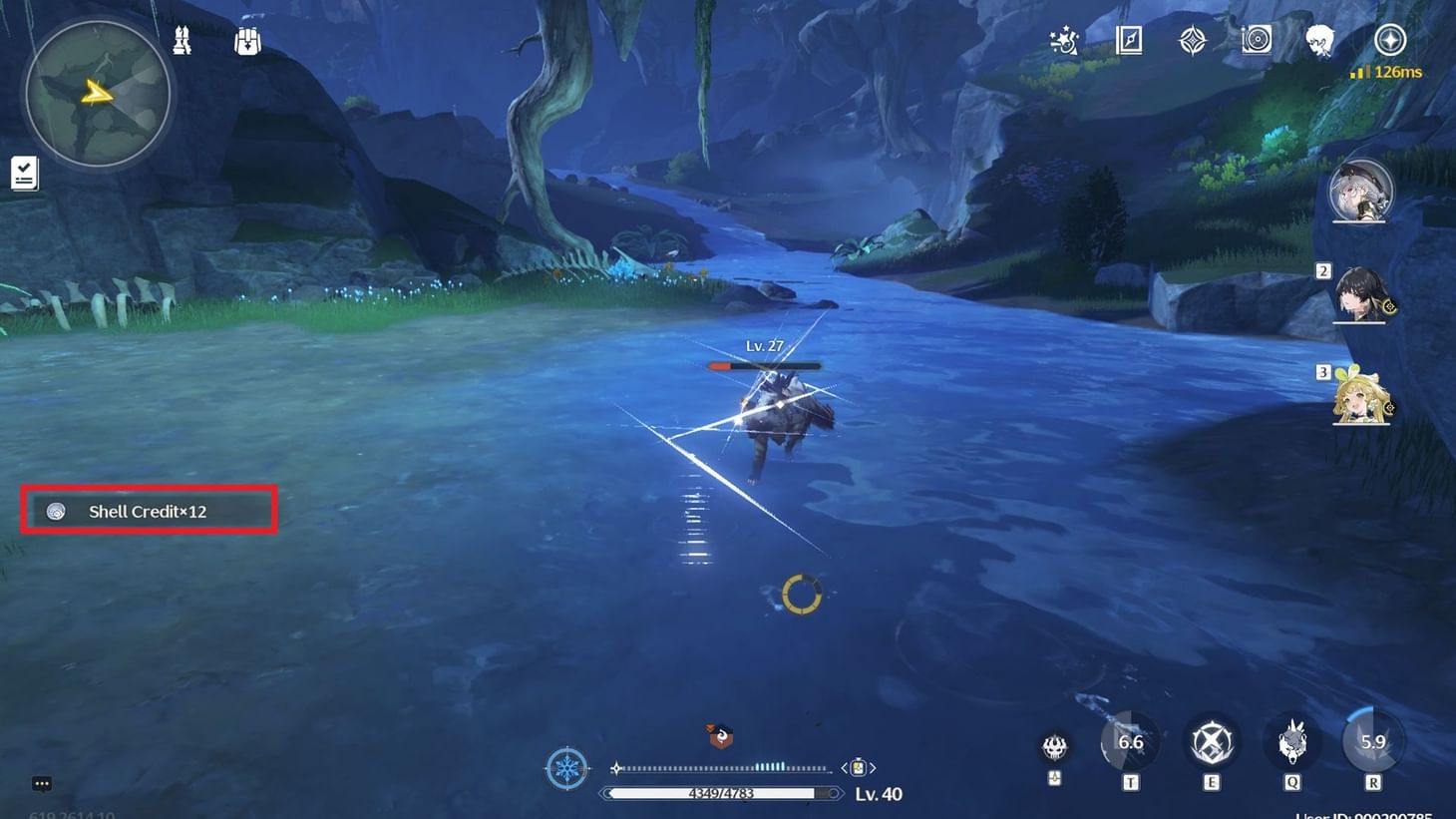Screen dimensions: 1456x819
Task: Expand the active quest chess-piece icon
Action: click(182, 40)
